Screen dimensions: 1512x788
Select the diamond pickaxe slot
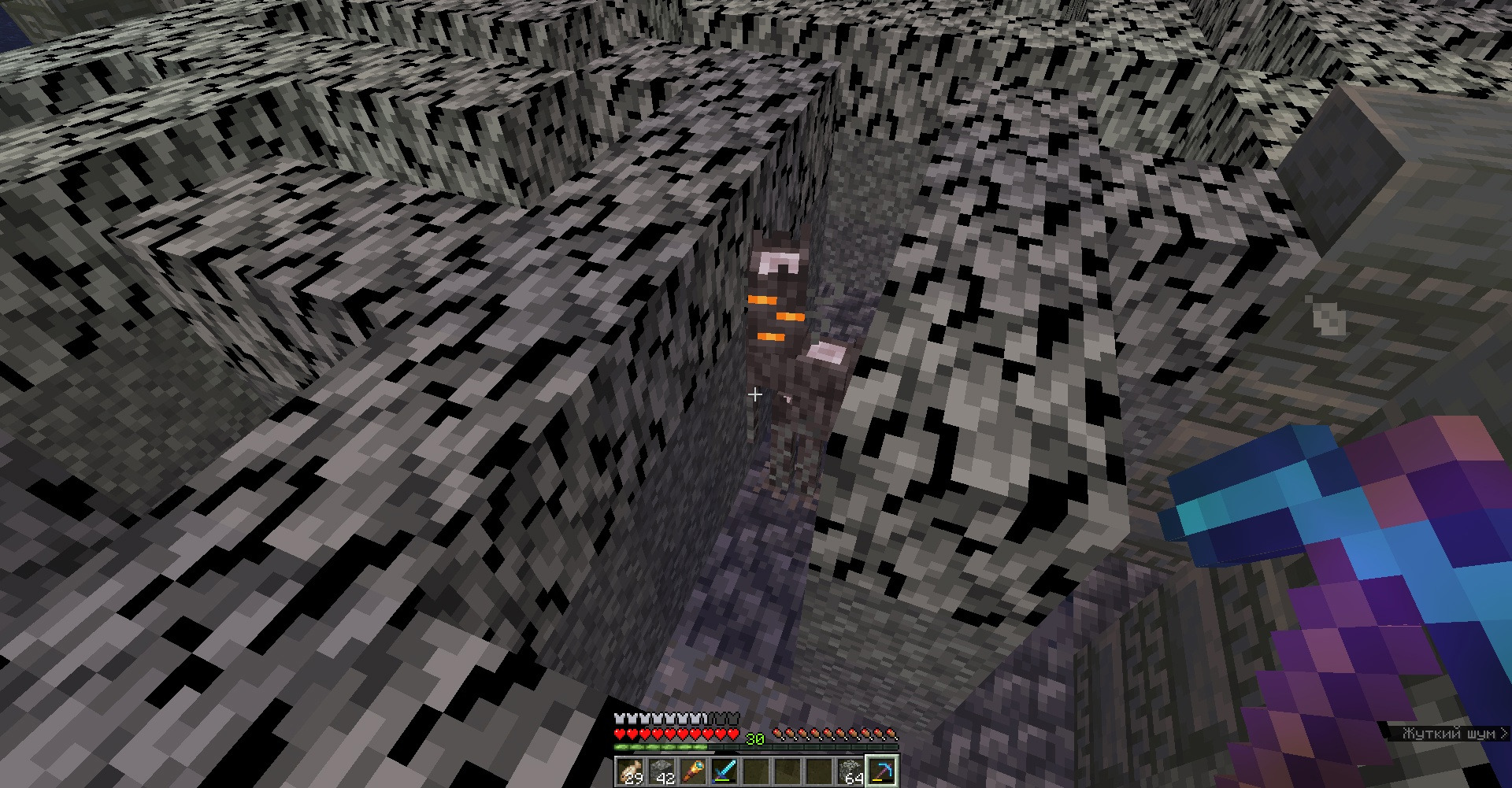(882, 771)
